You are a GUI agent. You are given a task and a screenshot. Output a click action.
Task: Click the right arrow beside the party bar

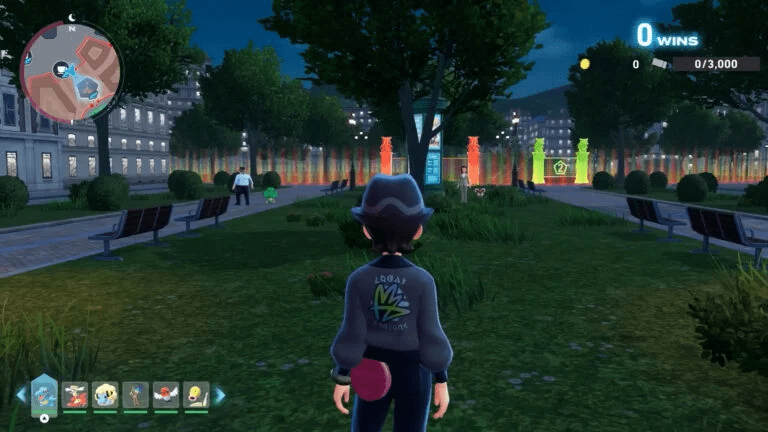220,395
